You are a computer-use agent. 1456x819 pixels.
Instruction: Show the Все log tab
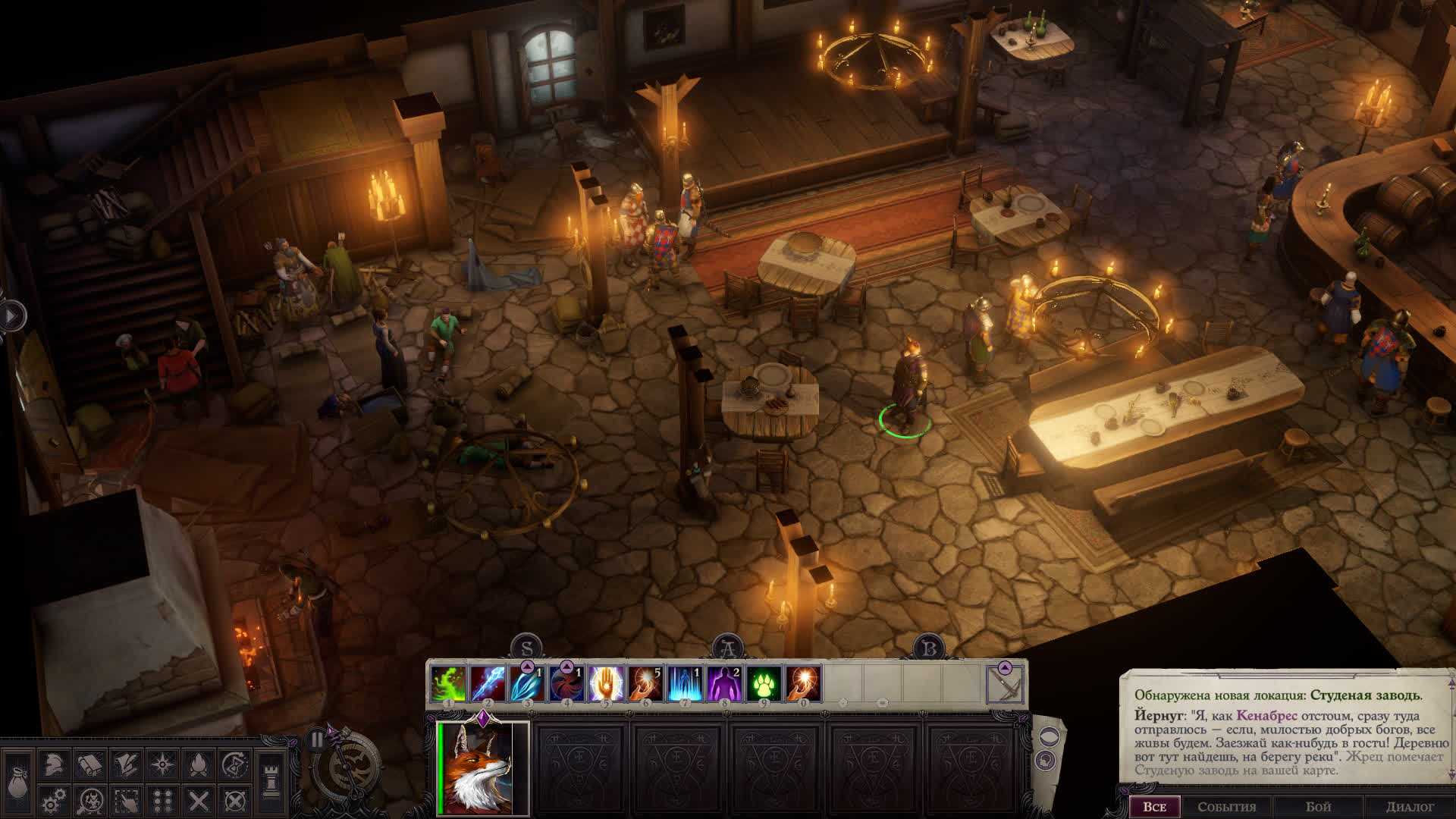(x=1154, y=807)
